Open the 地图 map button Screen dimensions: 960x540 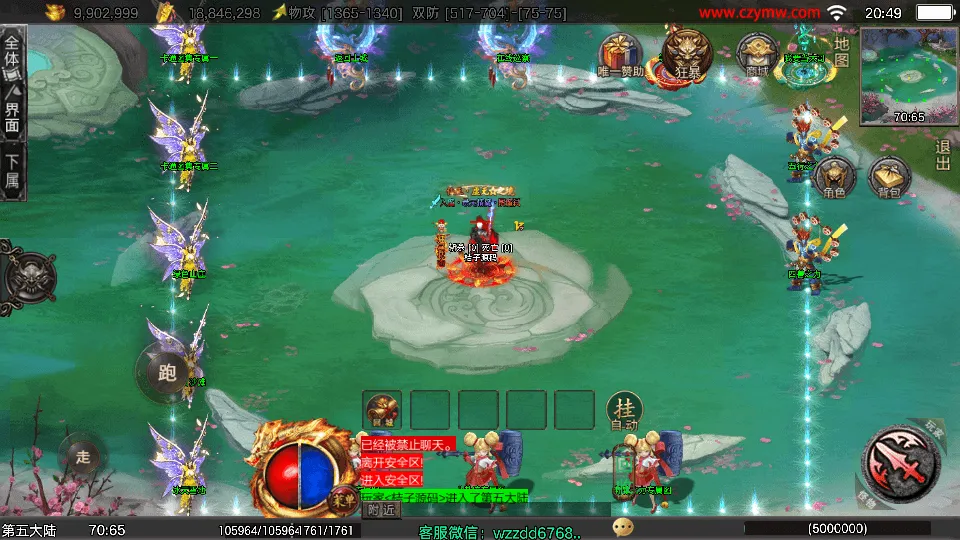842,52
